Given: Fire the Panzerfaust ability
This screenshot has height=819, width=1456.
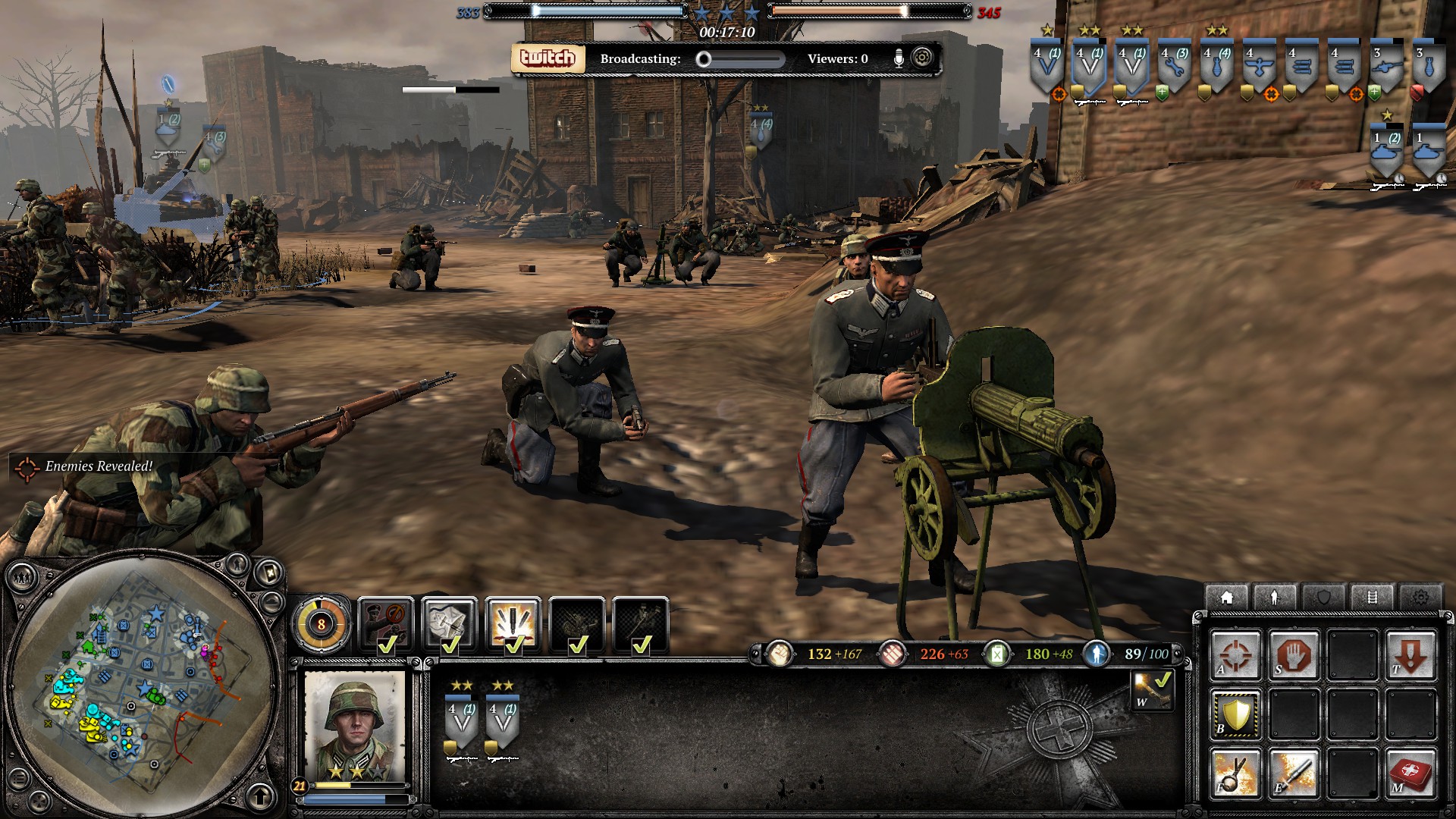Looking at the screenshot, I should click(x=1294, y=773).
